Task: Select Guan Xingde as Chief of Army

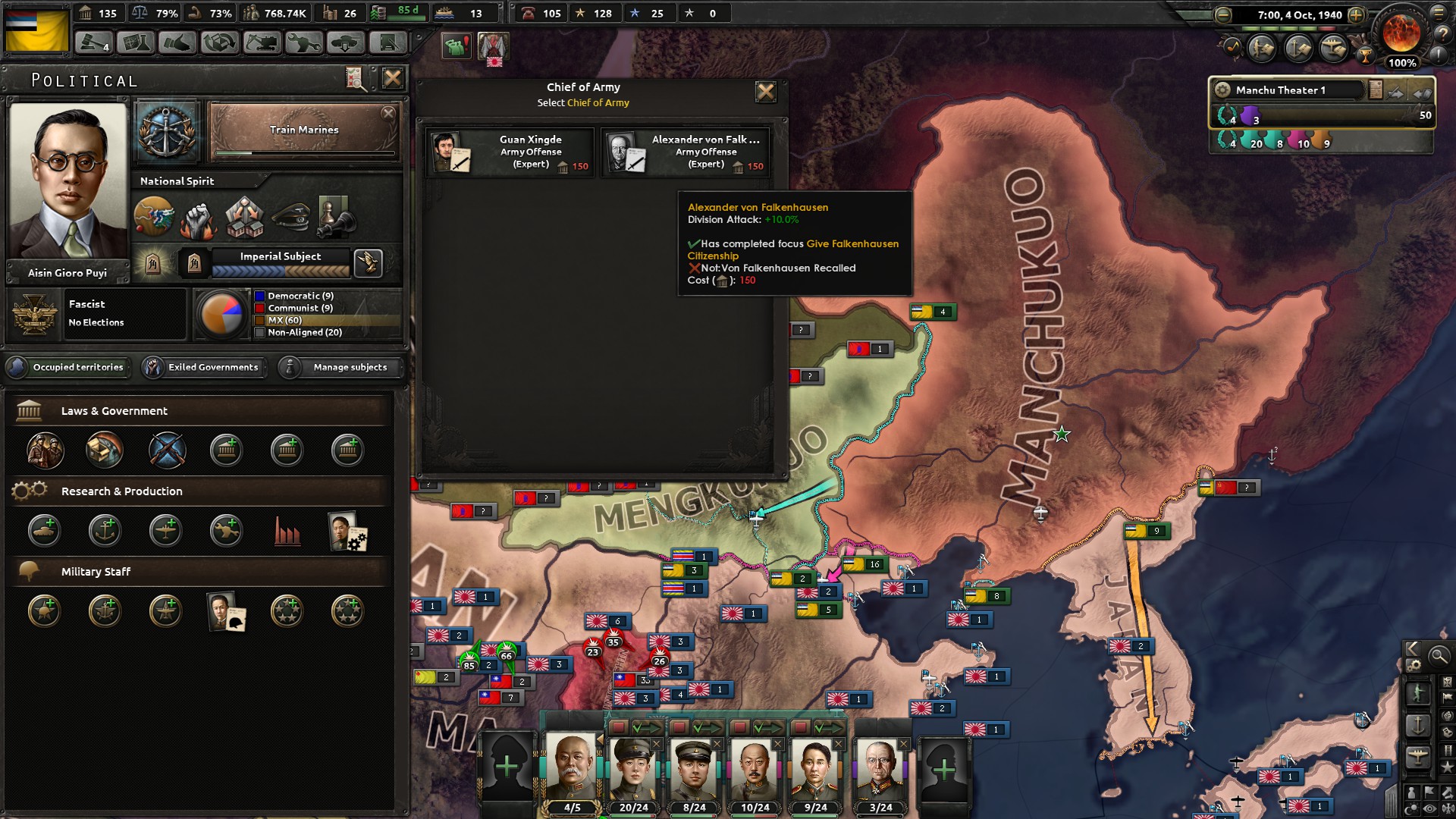Action: (x=510, y=152)
